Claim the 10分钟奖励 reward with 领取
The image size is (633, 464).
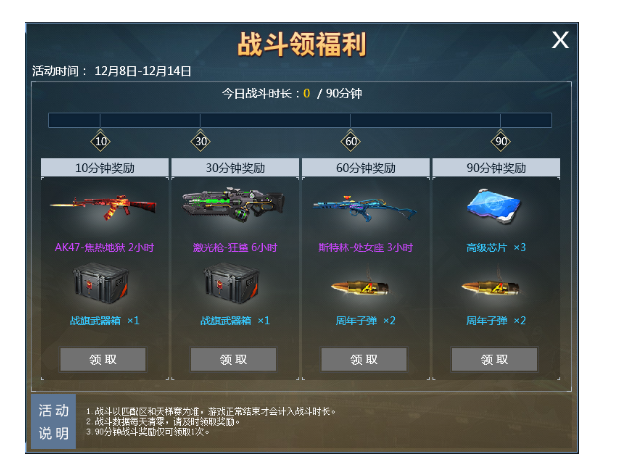coord(103,359)
